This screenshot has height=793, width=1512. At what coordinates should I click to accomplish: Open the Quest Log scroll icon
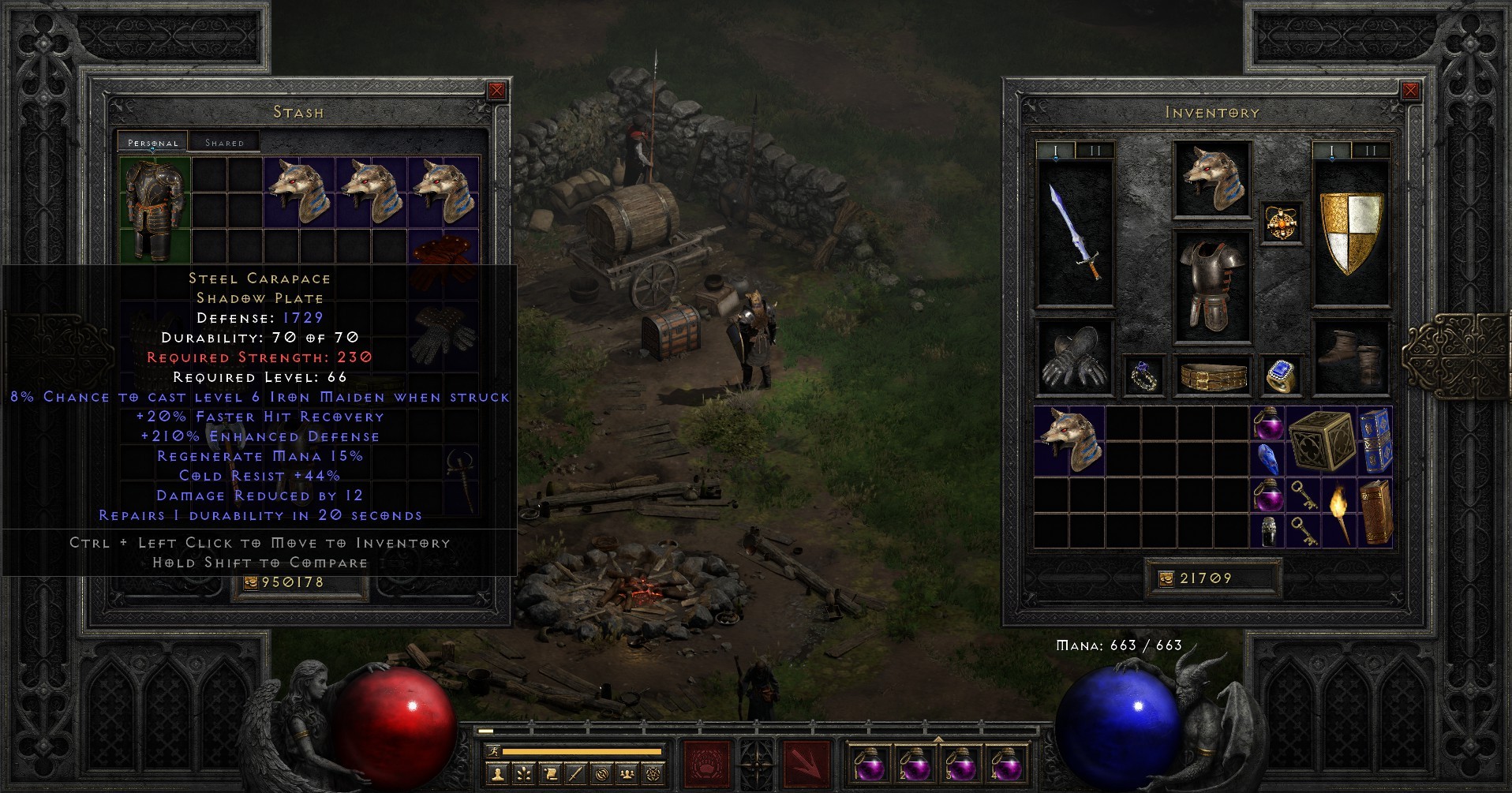549,773
